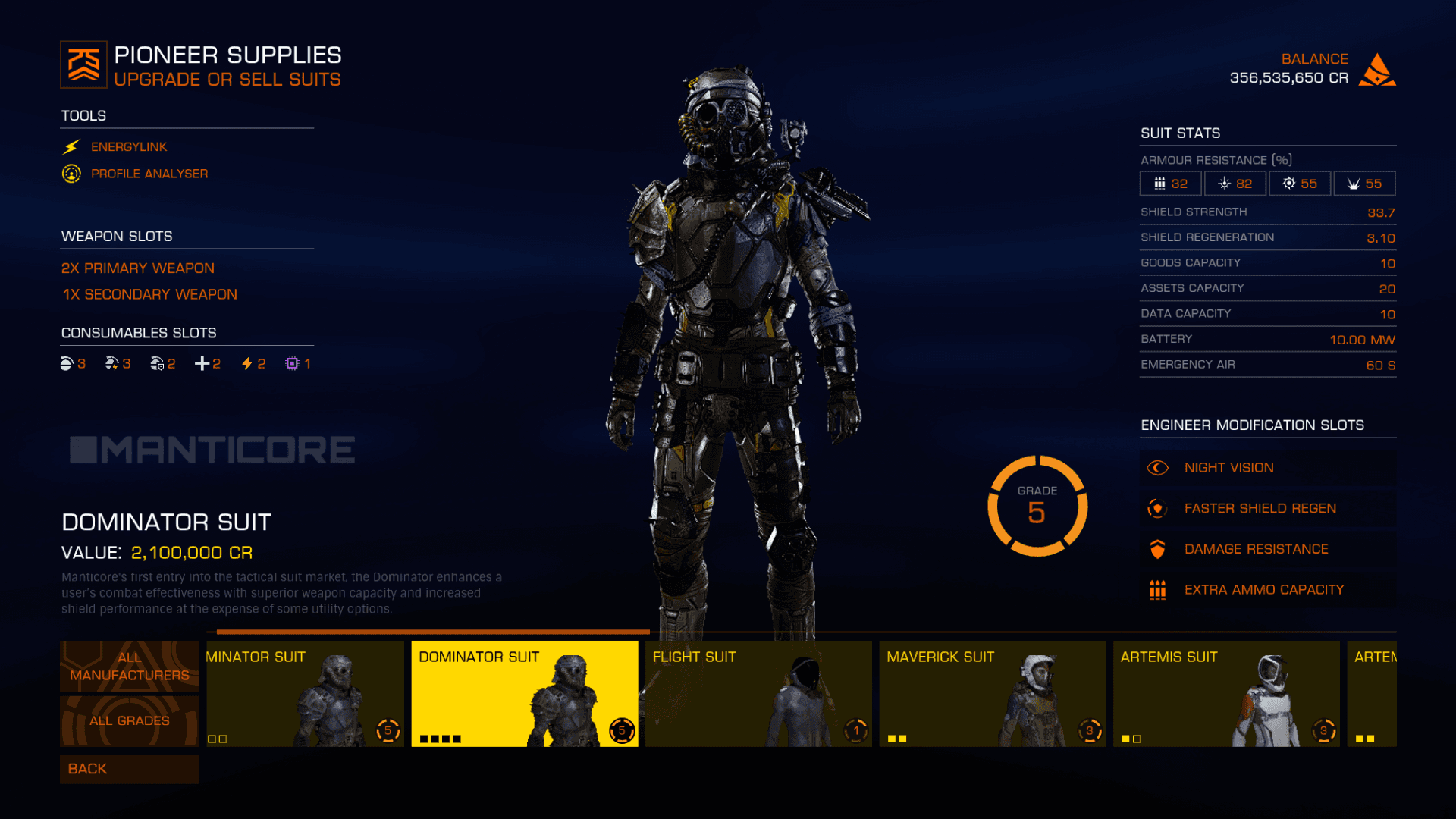Select the highlighted Dominator Suit card
This screenshot has width=1456, height=819.
tap(524, 694)
